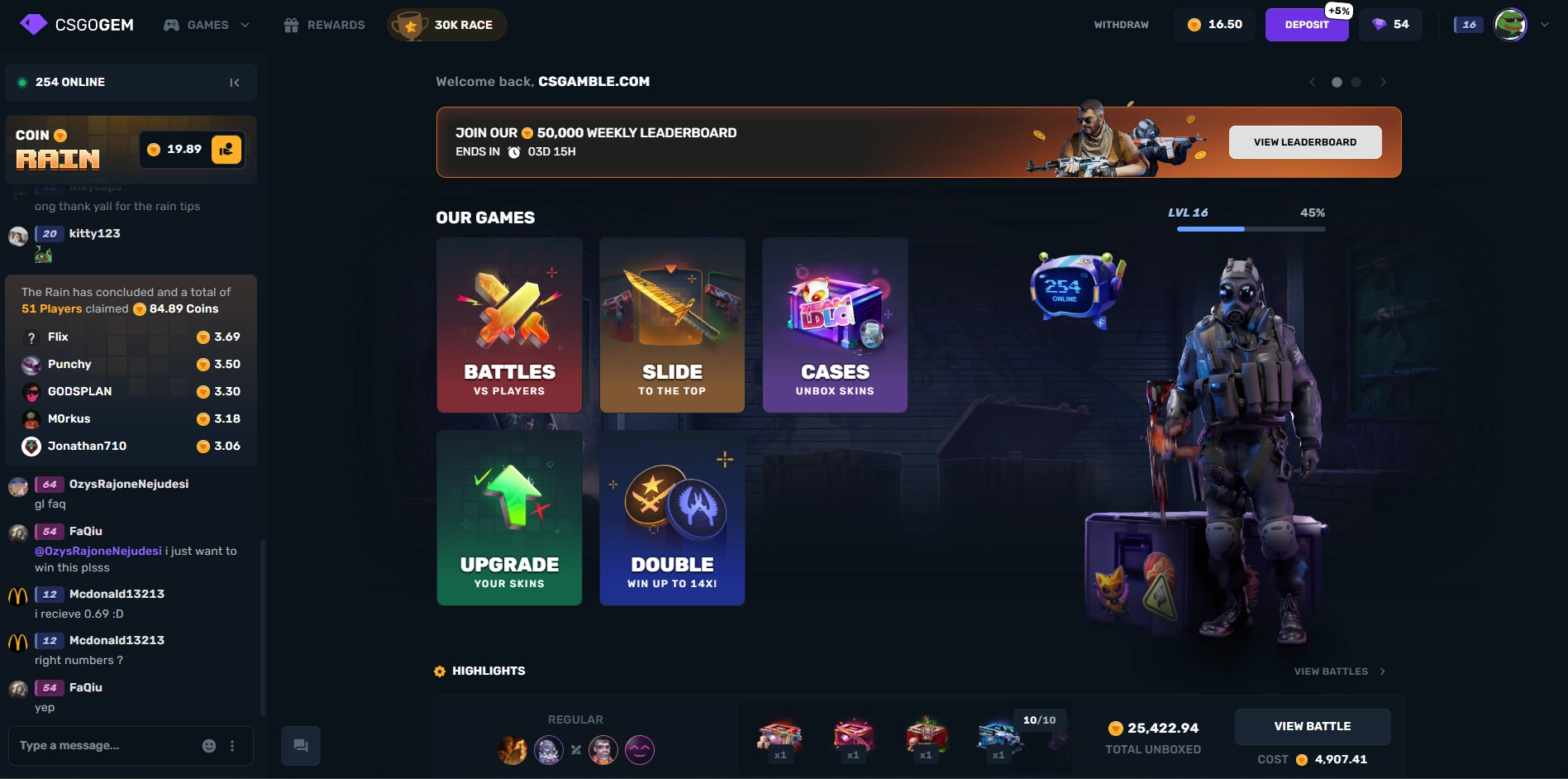1568x779 pixels.
Task: Click the LVL 16 progress bar
Action: pos(1250,228)
